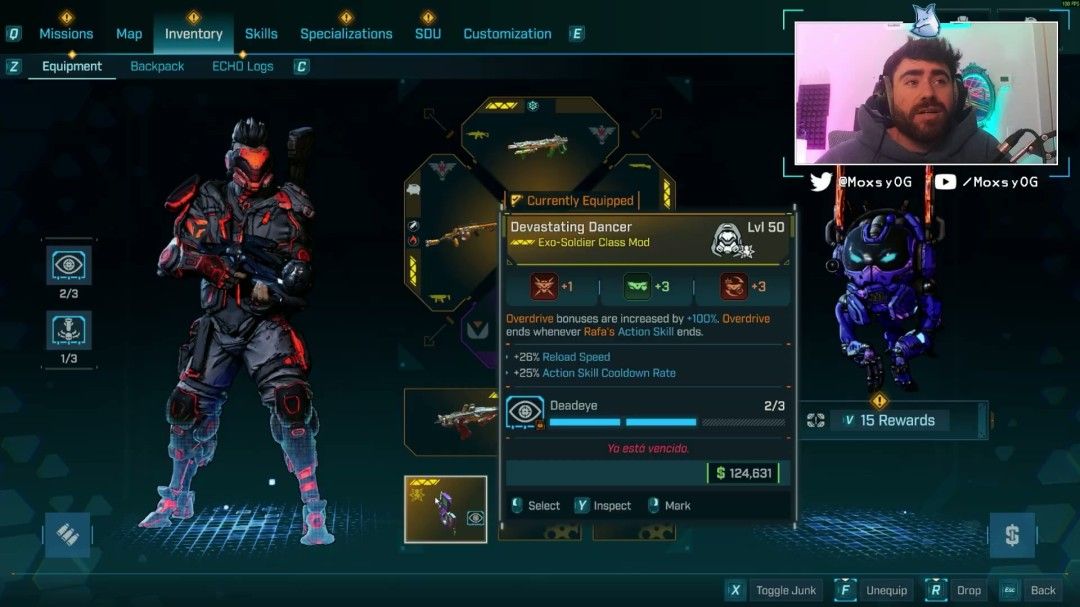This screenshot has height=607, width=1080.
Task: Show the Equipment sub-tab
Action: [x=72, y=67]
